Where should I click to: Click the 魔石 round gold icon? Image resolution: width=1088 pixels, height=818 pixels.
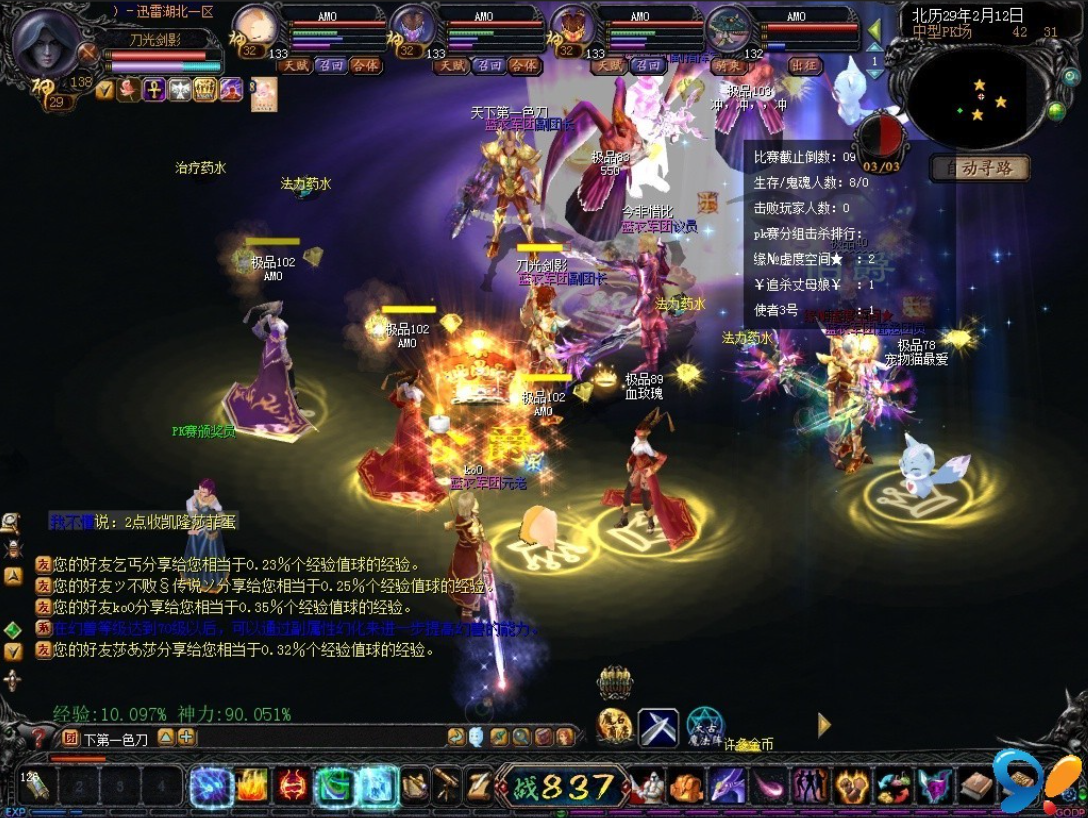coord(614,727)
